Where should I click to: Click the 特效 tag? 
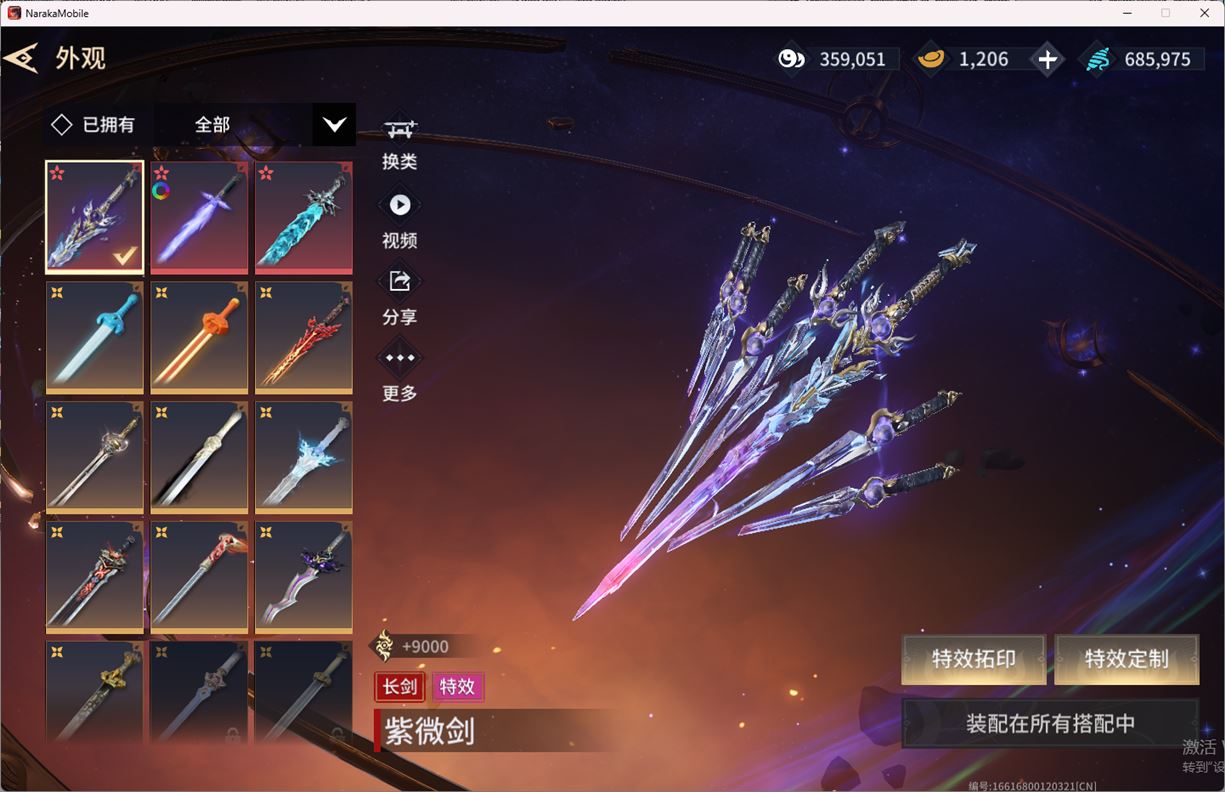[457, 687]
